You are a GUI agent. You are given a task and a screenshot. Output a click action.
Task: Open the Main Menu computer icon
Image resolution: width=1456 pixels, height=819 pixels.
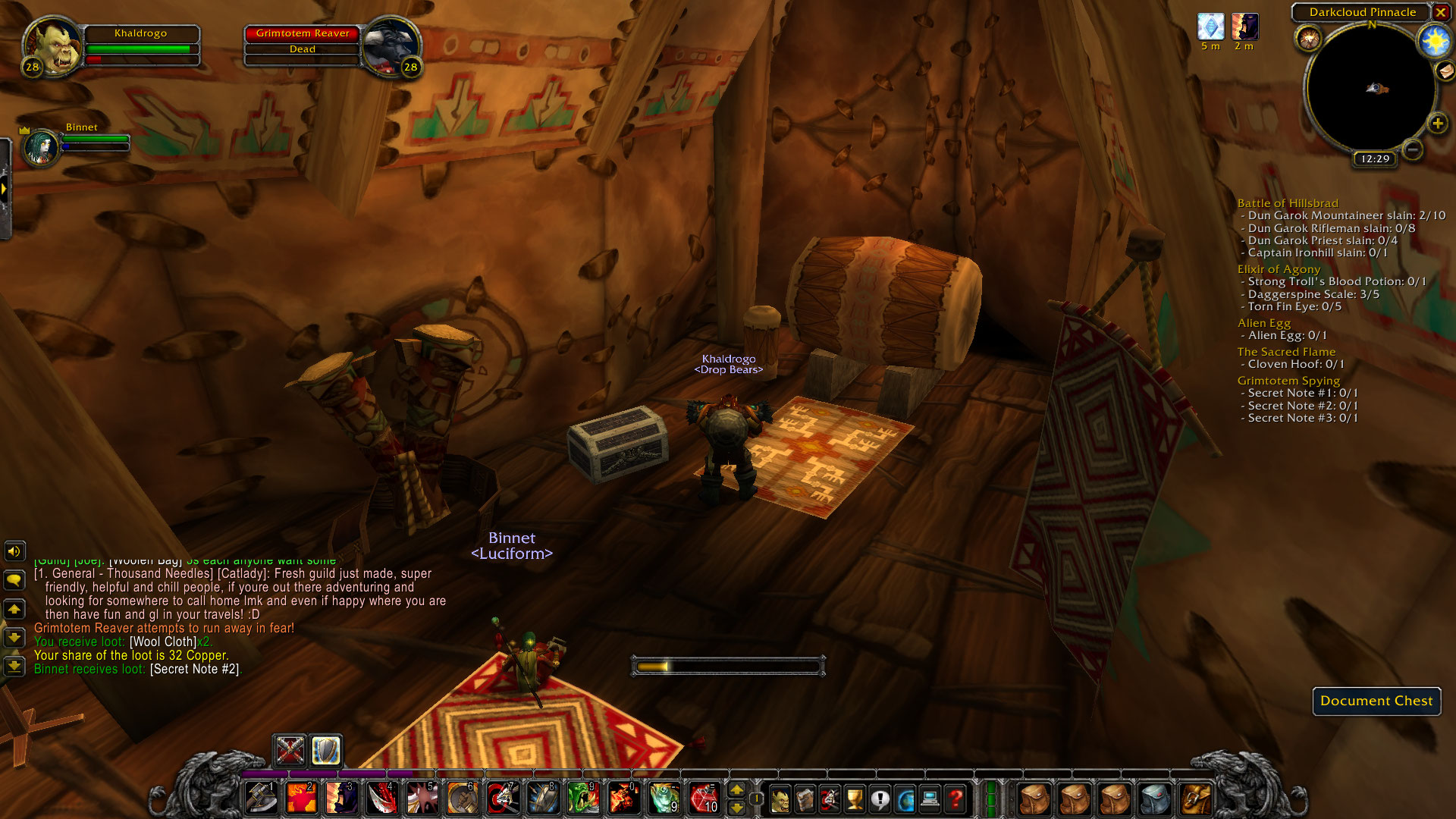(x=930, y=798)
